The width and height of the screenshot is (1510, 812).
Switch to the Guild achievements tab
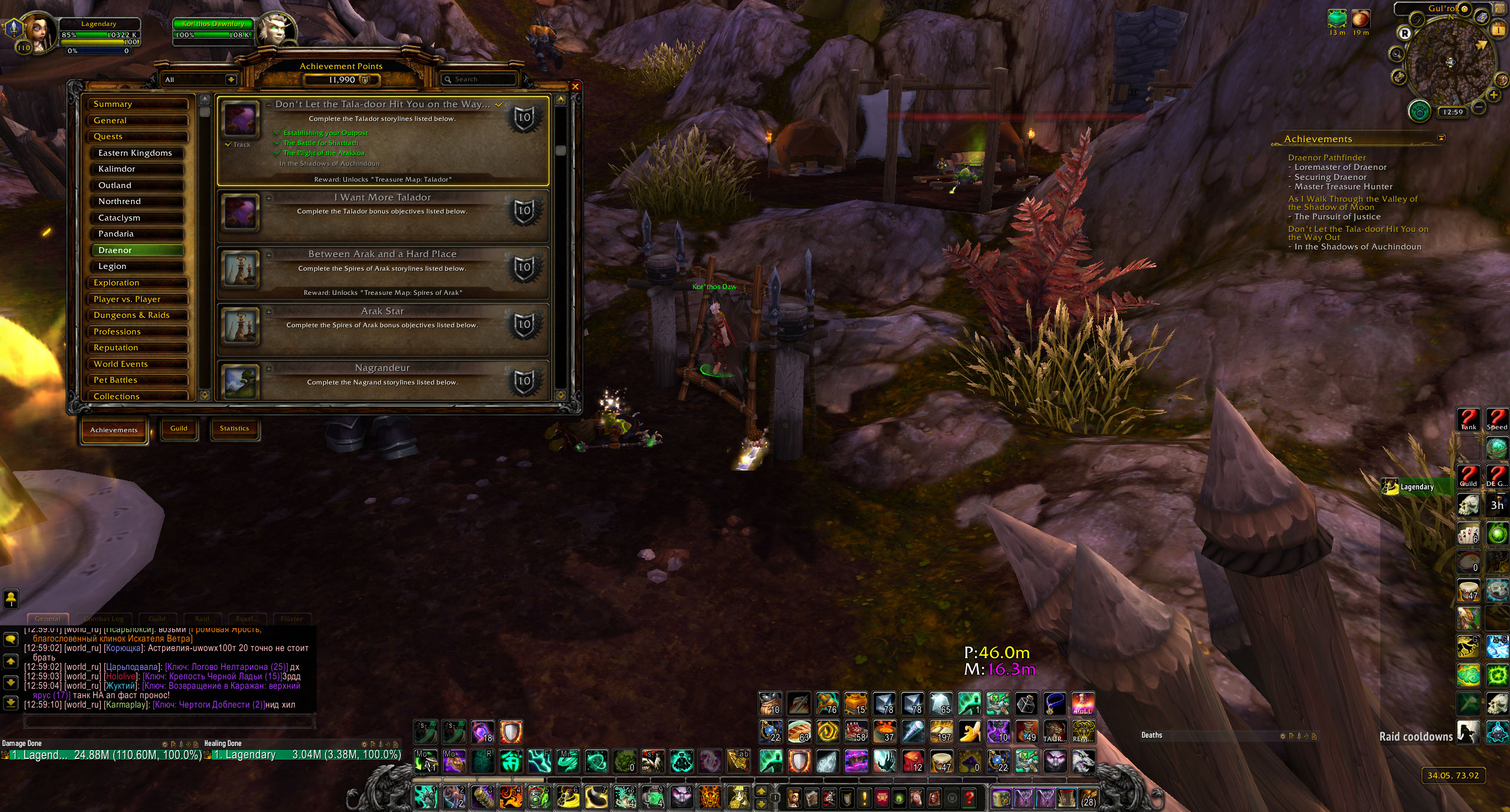click(x=179, y=429)
